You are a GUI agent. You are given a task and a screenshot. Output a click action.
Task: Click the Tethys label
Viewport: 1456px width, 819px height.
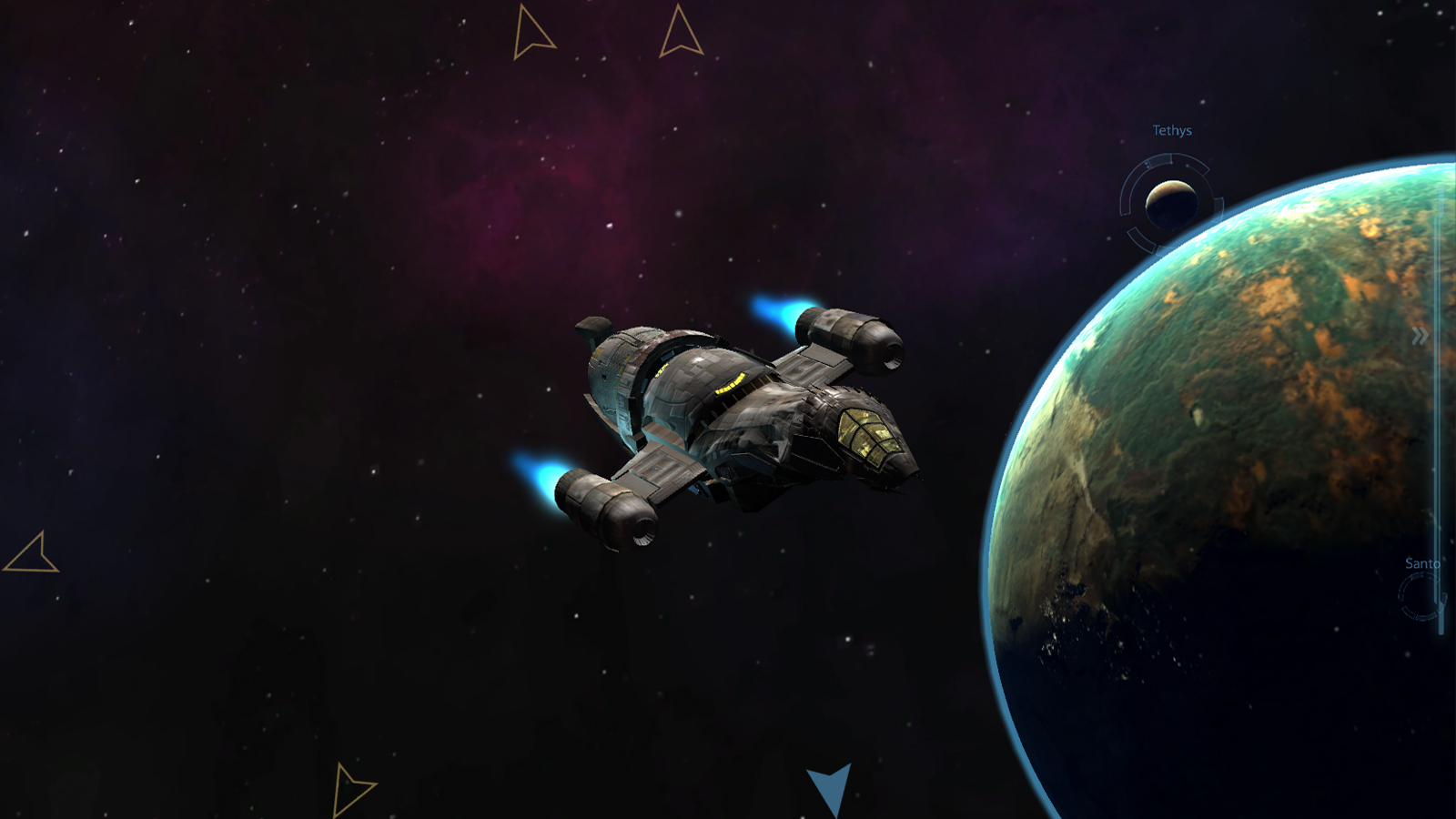click(1172, 131)
